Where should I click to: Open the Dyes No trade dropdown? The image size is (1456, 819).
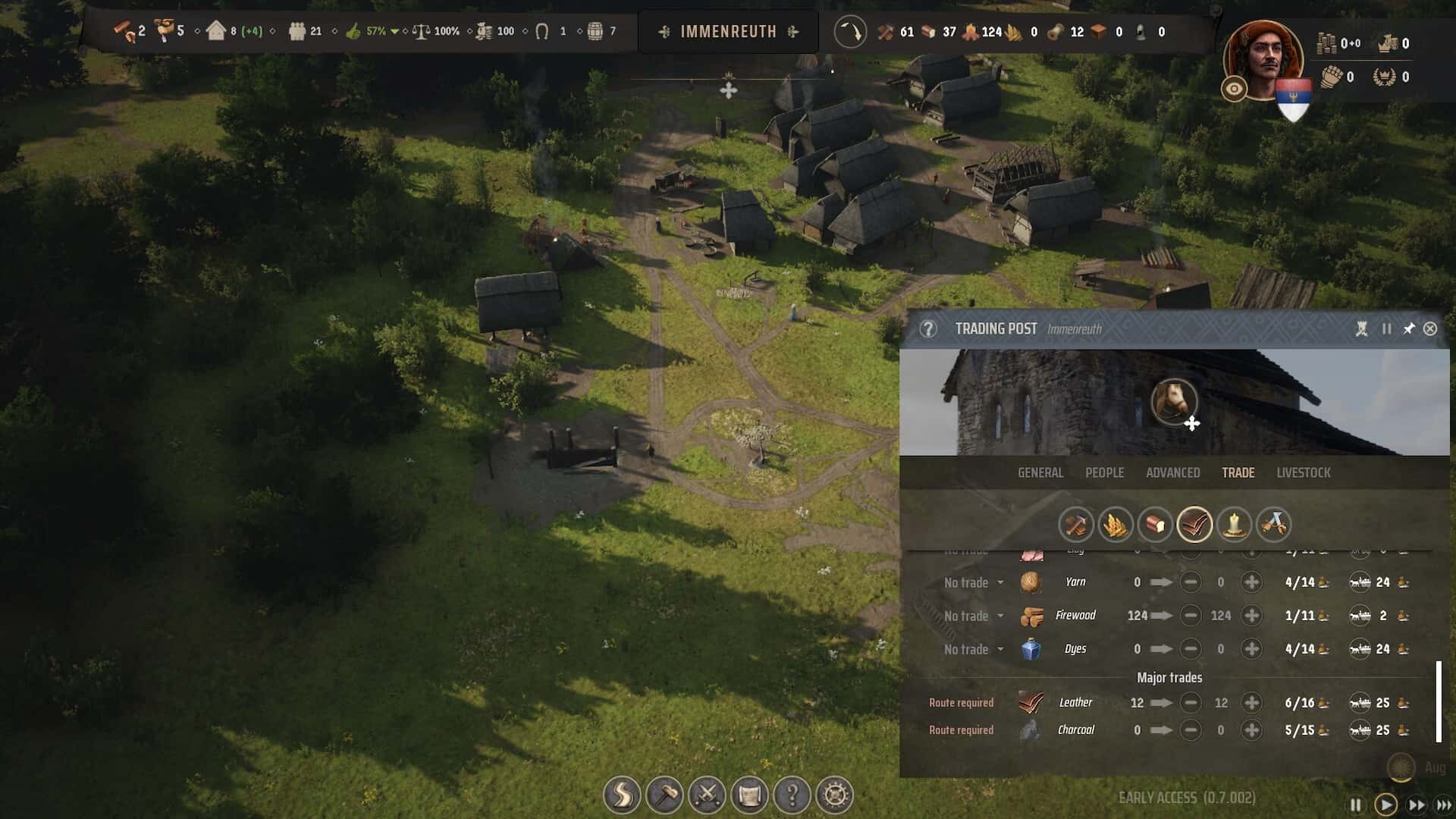[x=974, y=649]
